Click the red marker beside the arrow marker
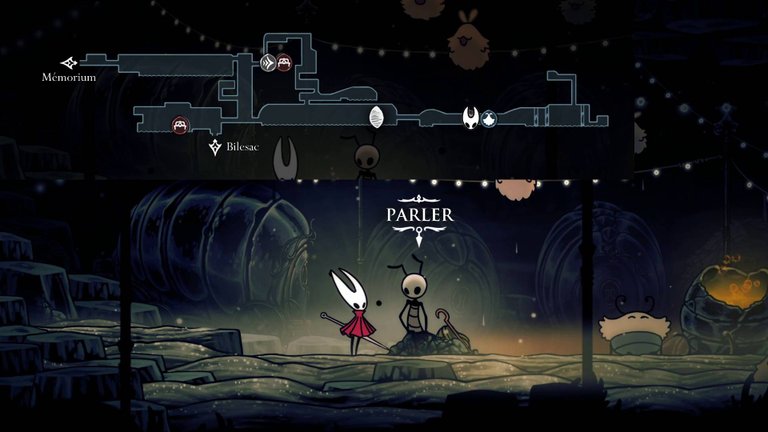This screenshot has width=768, height=432. tap(285, 64)
